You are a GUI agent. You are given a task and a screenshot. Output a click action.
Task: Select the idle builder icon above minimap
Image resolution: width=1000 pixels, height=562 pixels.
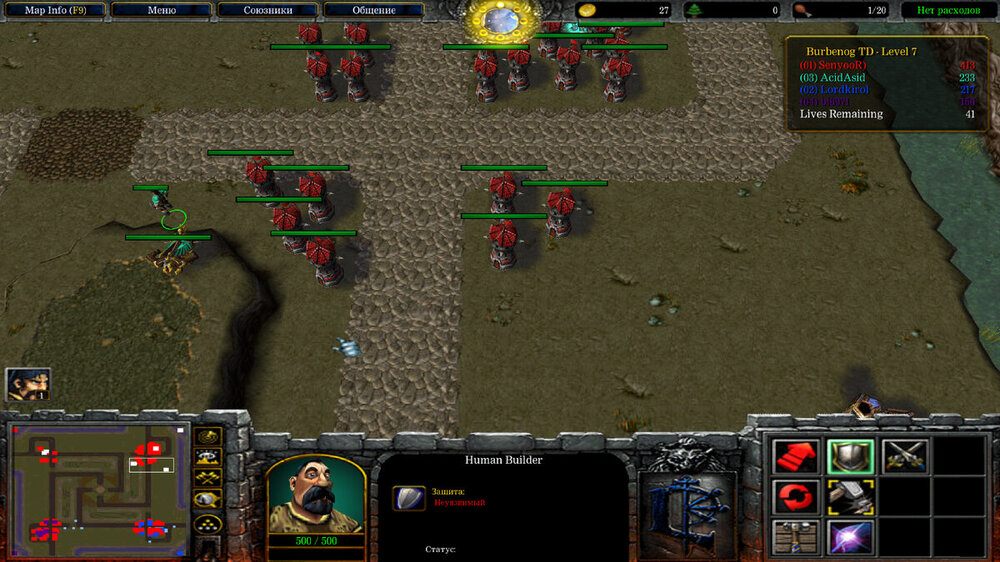[27, 385]
